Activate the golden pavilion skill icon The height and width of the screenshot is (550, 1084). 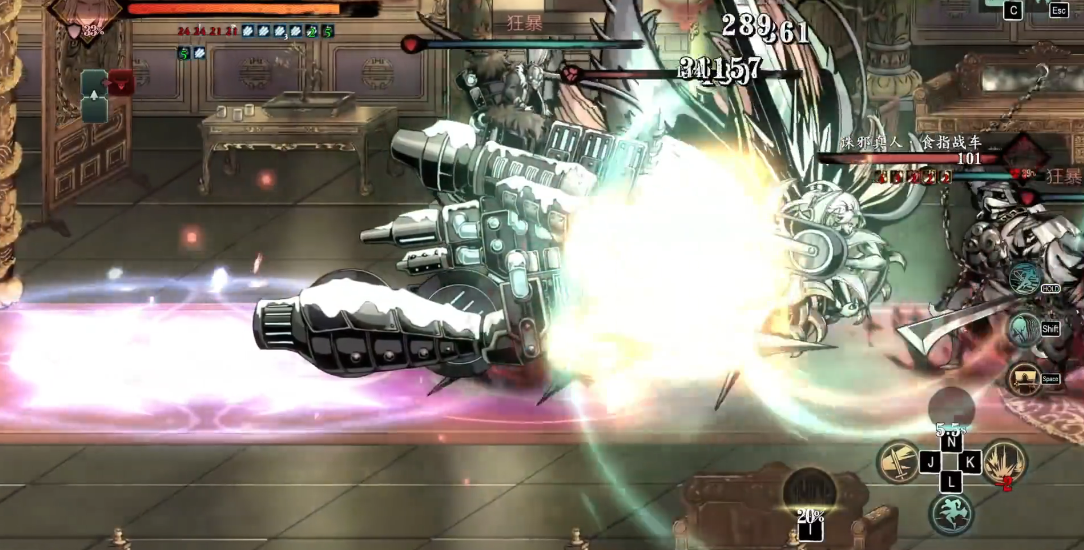coord(1024,378)
